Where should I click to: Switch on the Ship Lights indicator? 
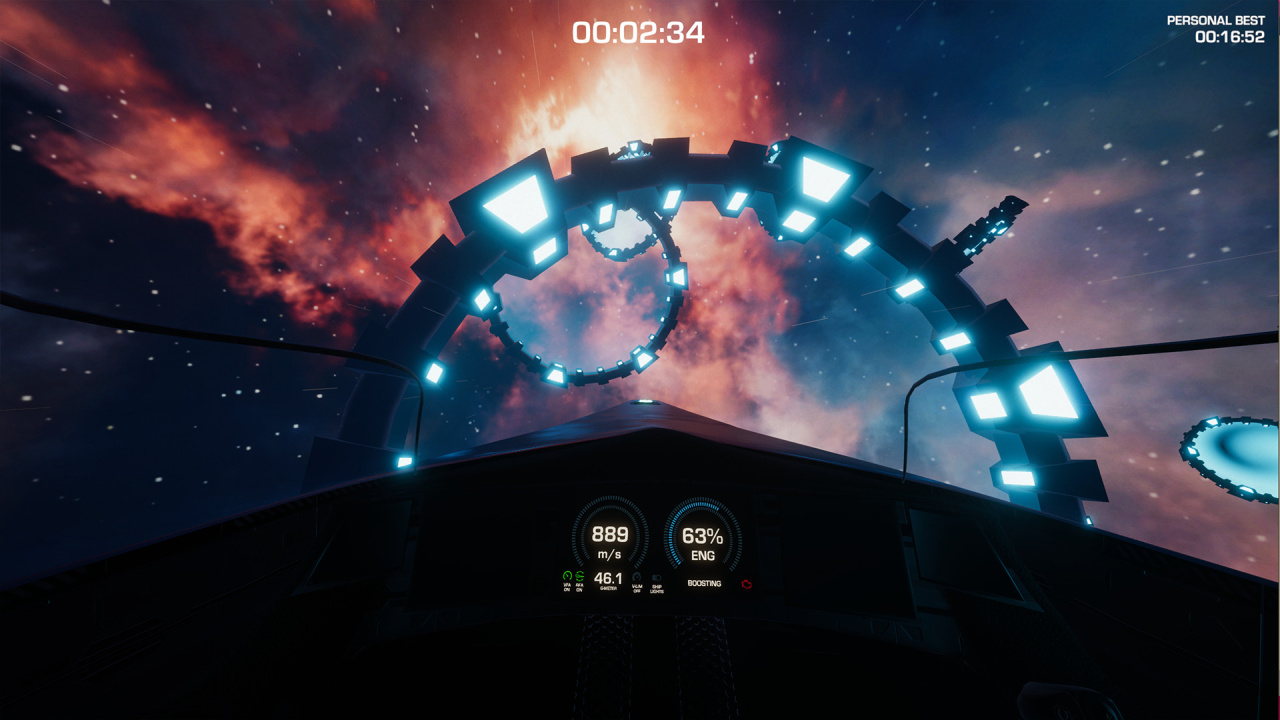[656, 578]
